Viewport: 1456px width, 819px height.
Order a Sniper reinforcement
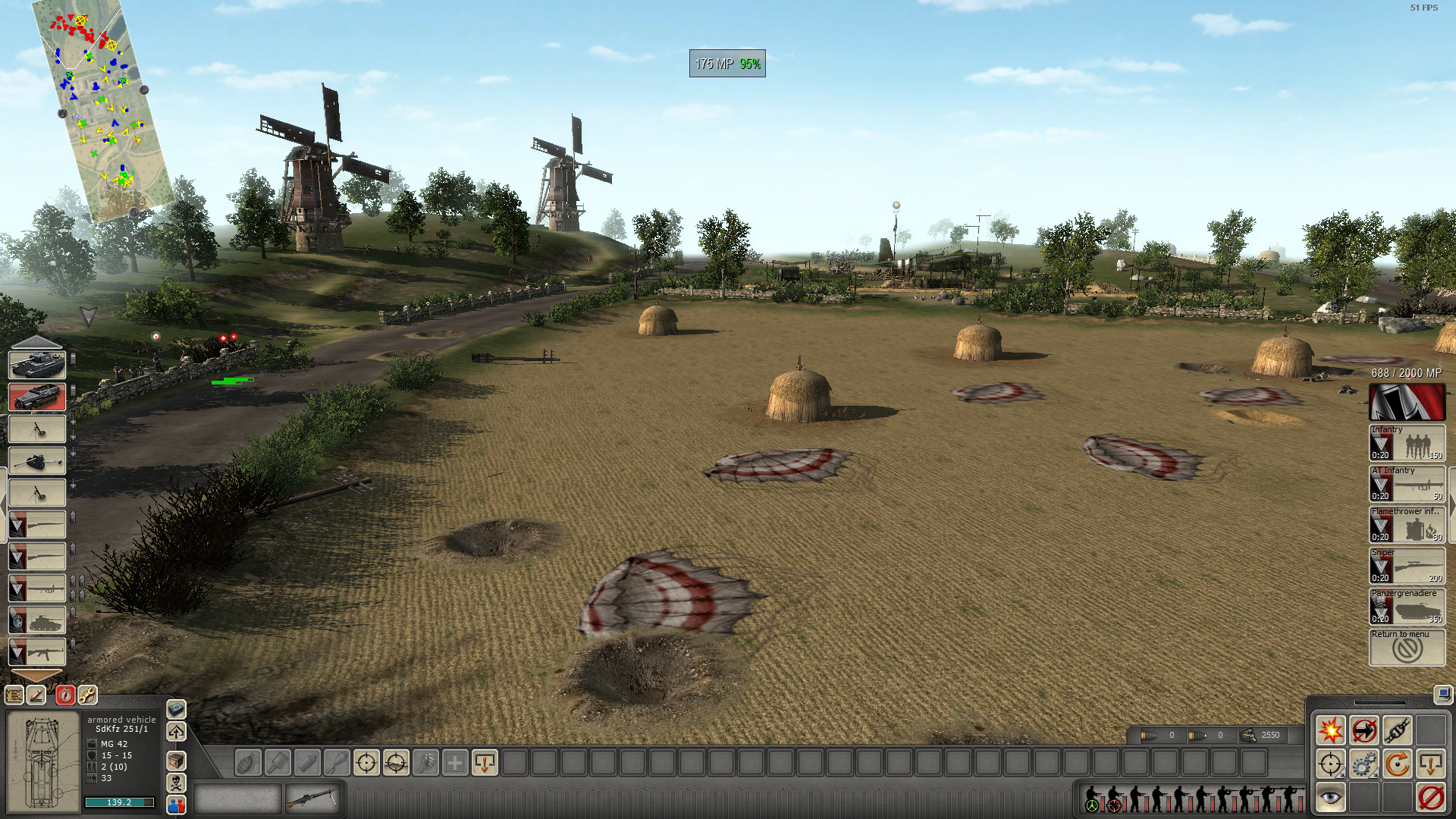pyautogui.click(x=1407, y=566)
